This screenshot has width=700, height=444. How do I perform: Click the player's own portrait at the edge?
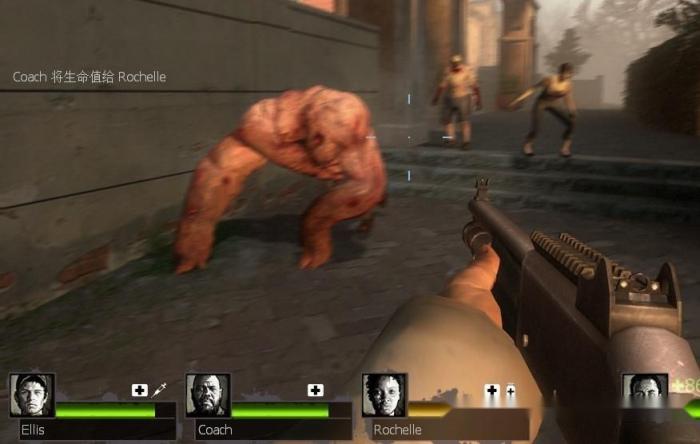644,394
